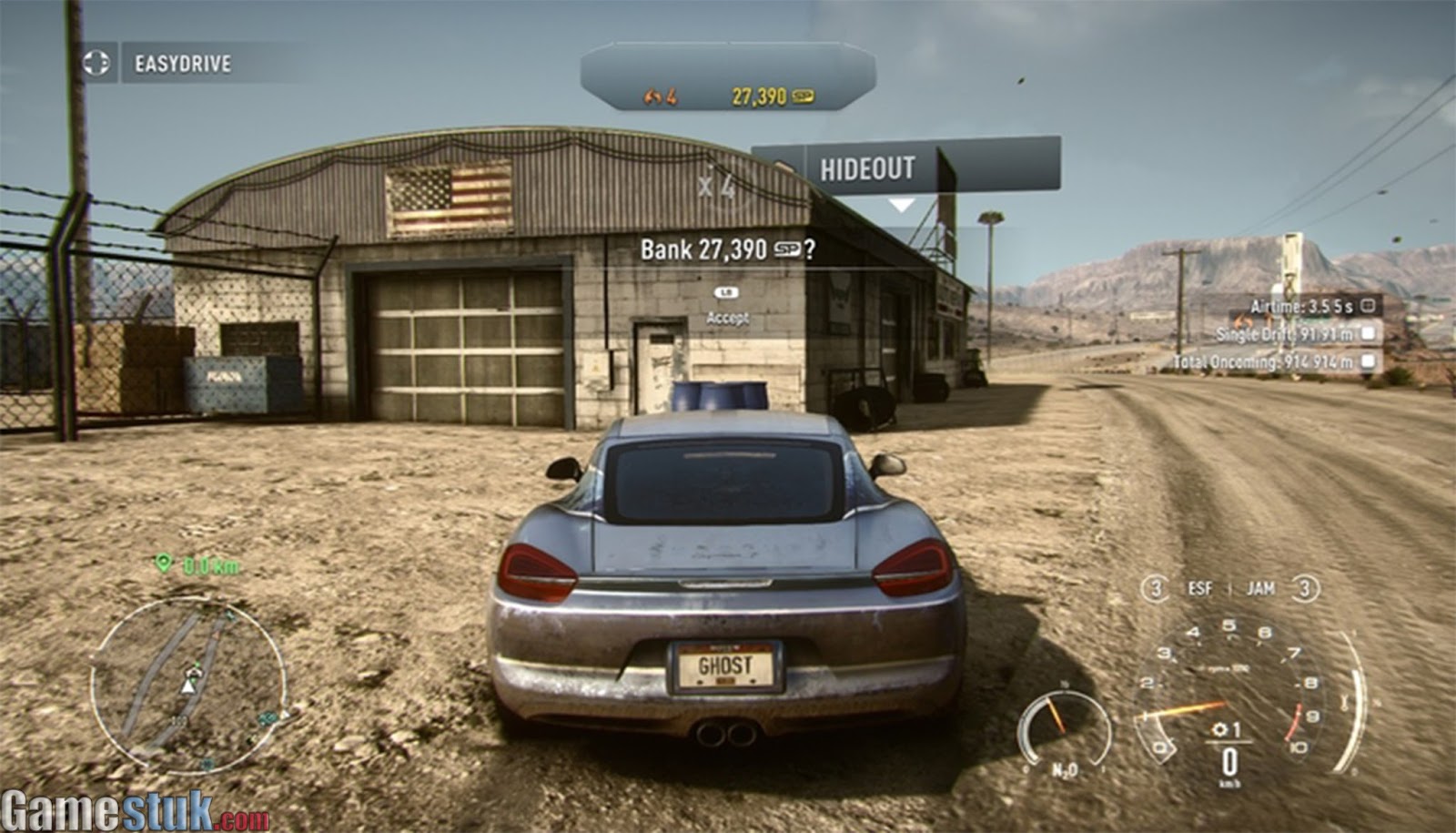The image size is (1456, 833).
Task: Toggle the Total Oncoming objective checkbox
Action: point(1368,361)
